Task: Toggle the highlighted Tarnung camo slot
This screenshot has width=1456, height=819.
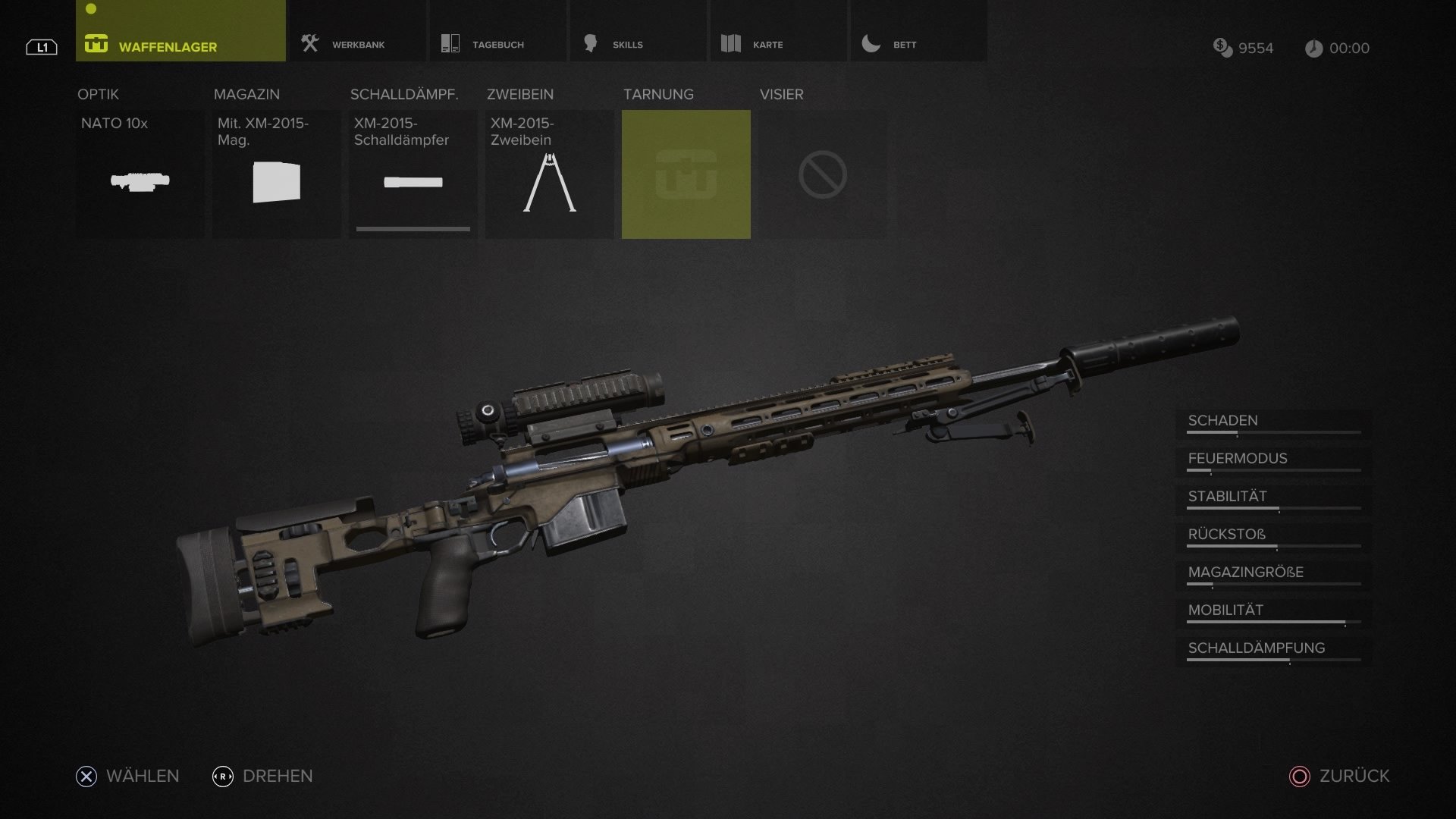Action: (686, 173)
